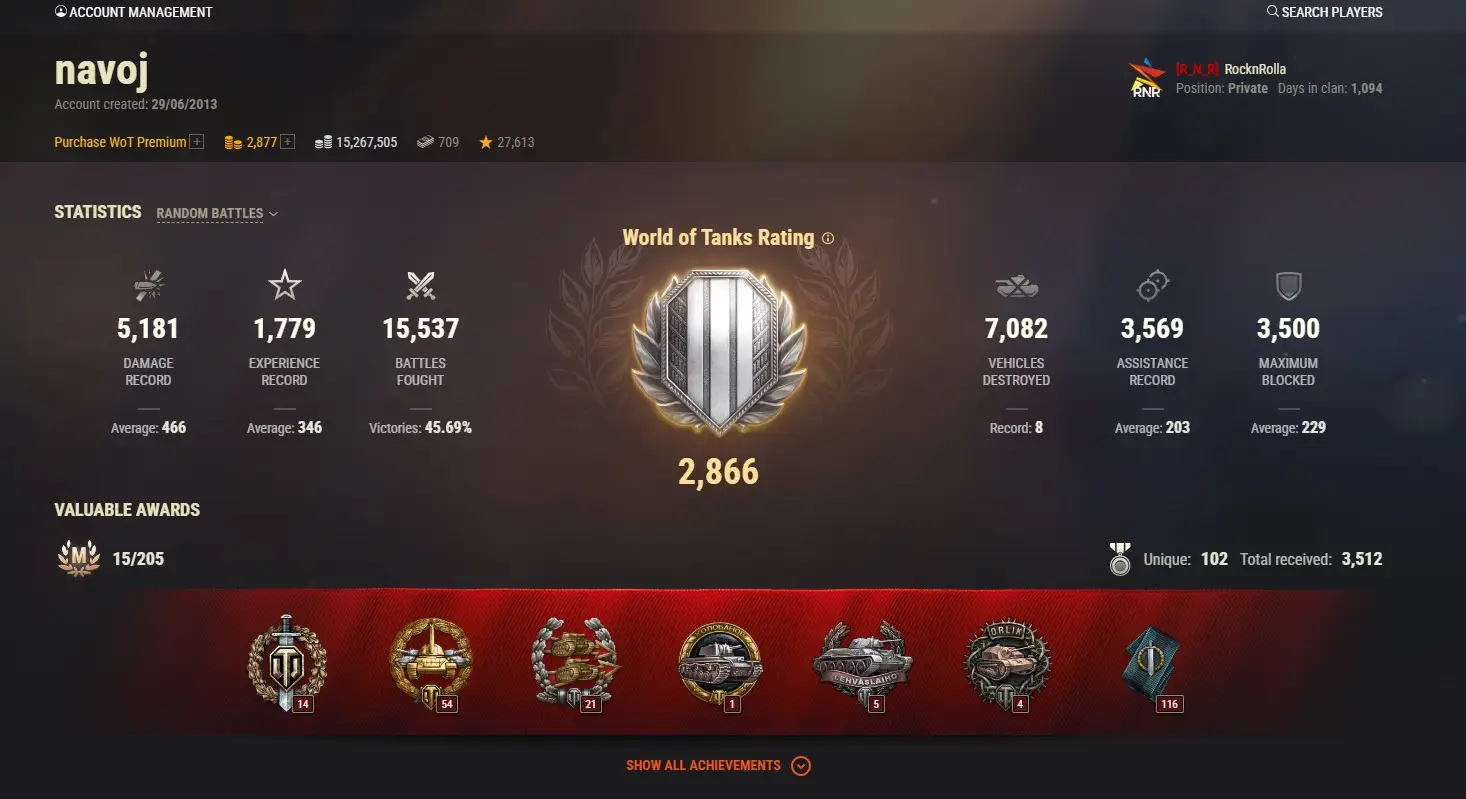Click the RNR clan emblem

point(1146,79)
